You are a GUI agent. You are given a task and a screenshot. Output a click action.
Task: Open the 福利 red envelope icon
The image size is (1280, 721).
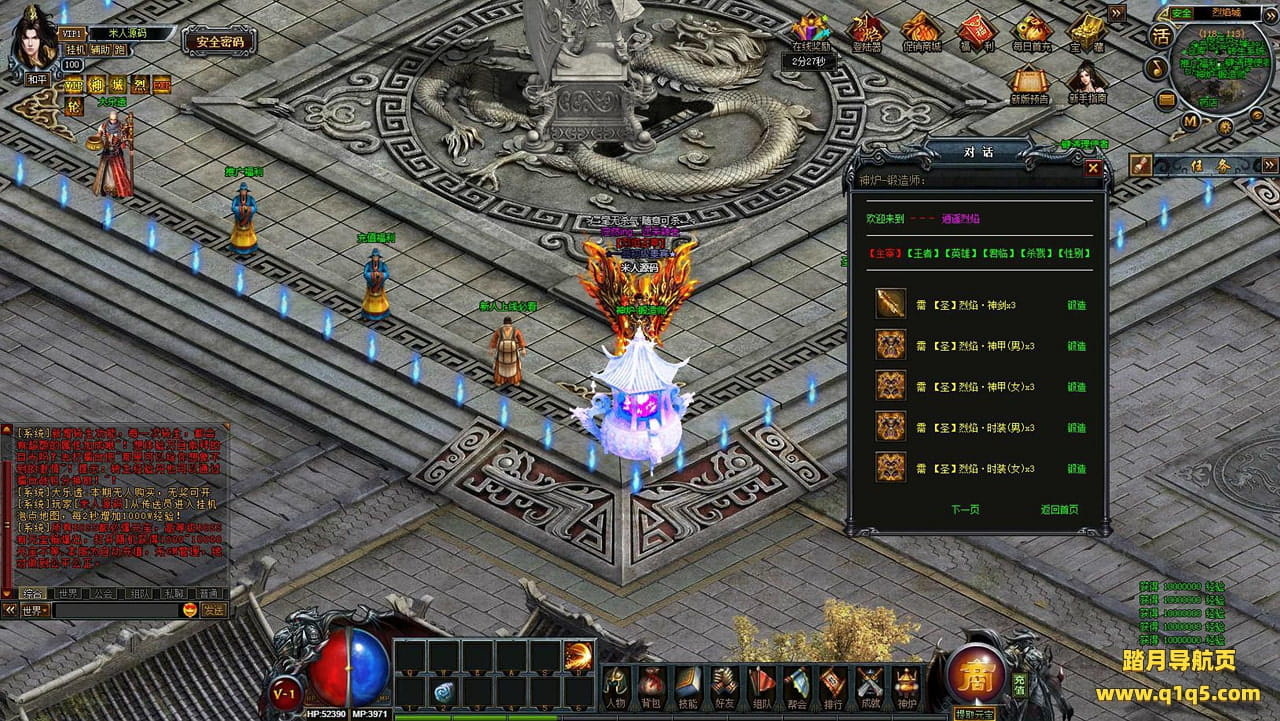976,33
